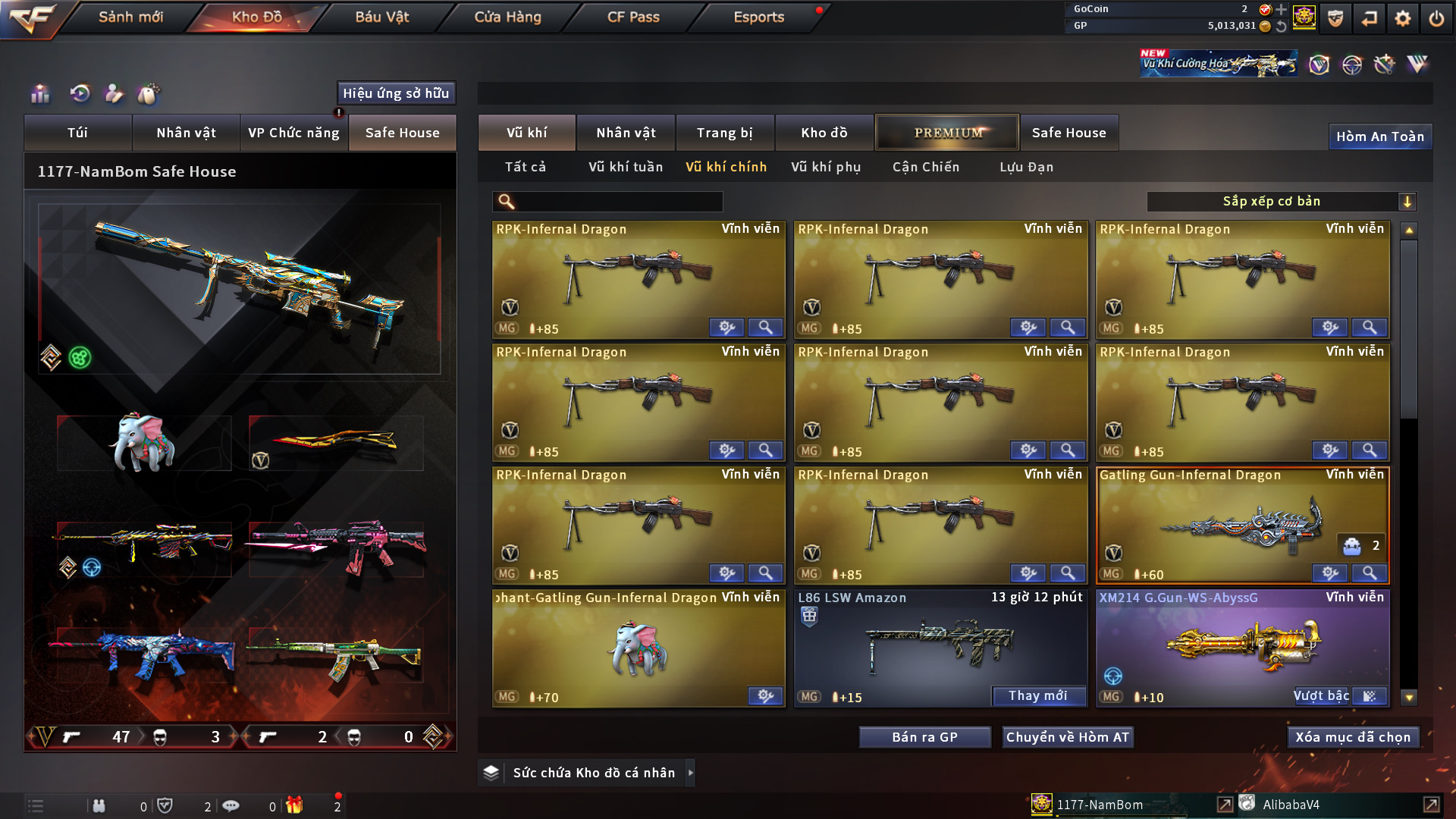Open the Cửa Hàng shop

click(507, 17)
